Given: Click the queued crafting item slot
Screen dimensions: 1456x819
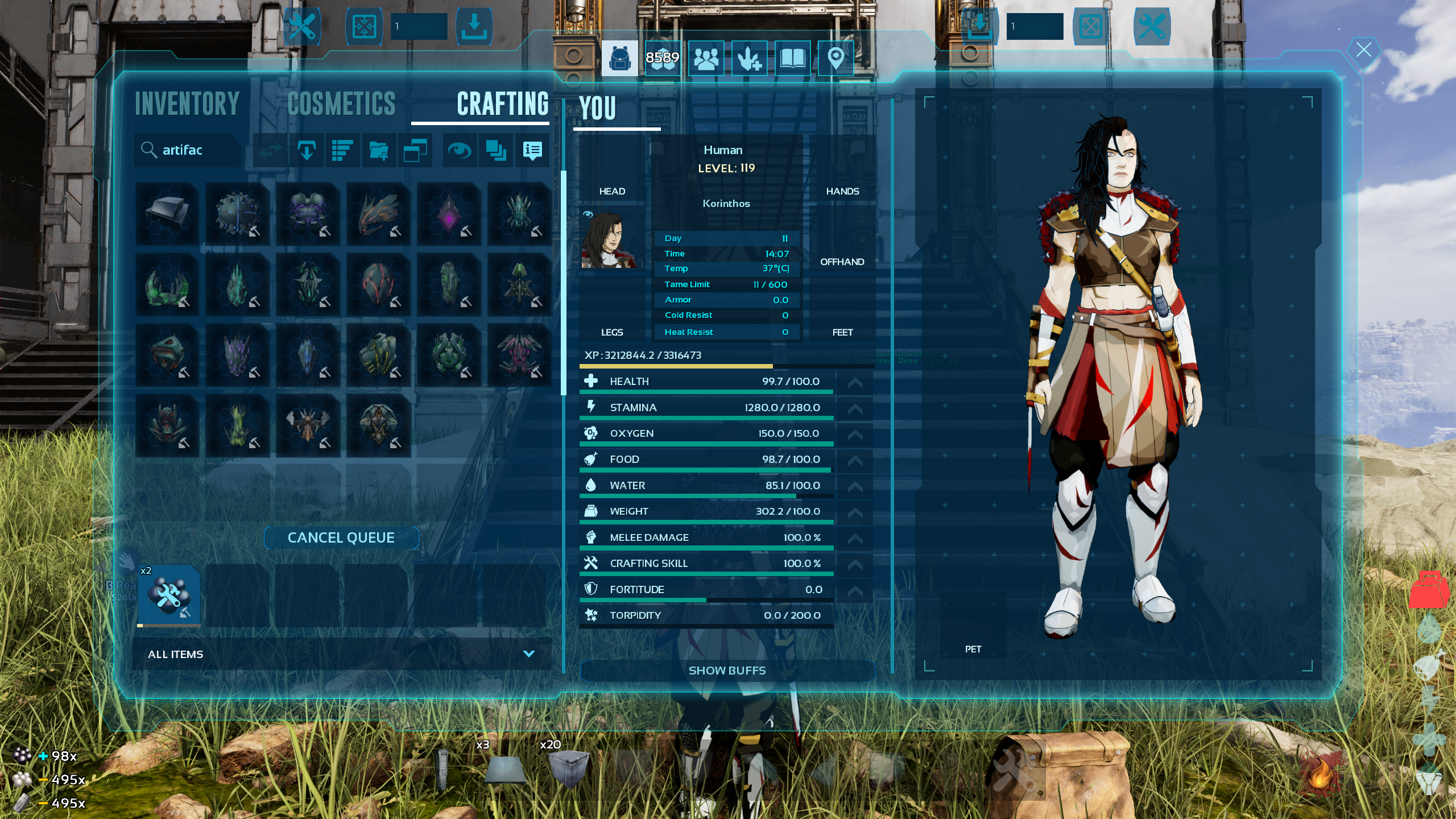Looking at the screenshot, I should tap(168, 595).
